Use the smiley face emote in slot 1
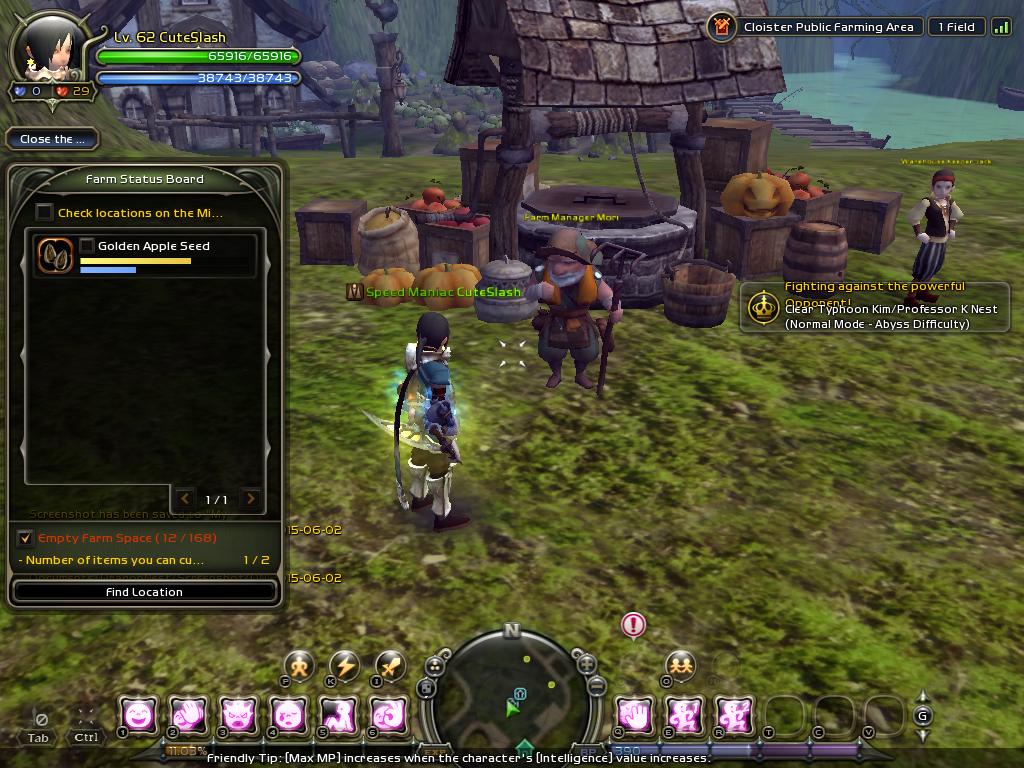The image size is (1024, 768). coord(139,714)
